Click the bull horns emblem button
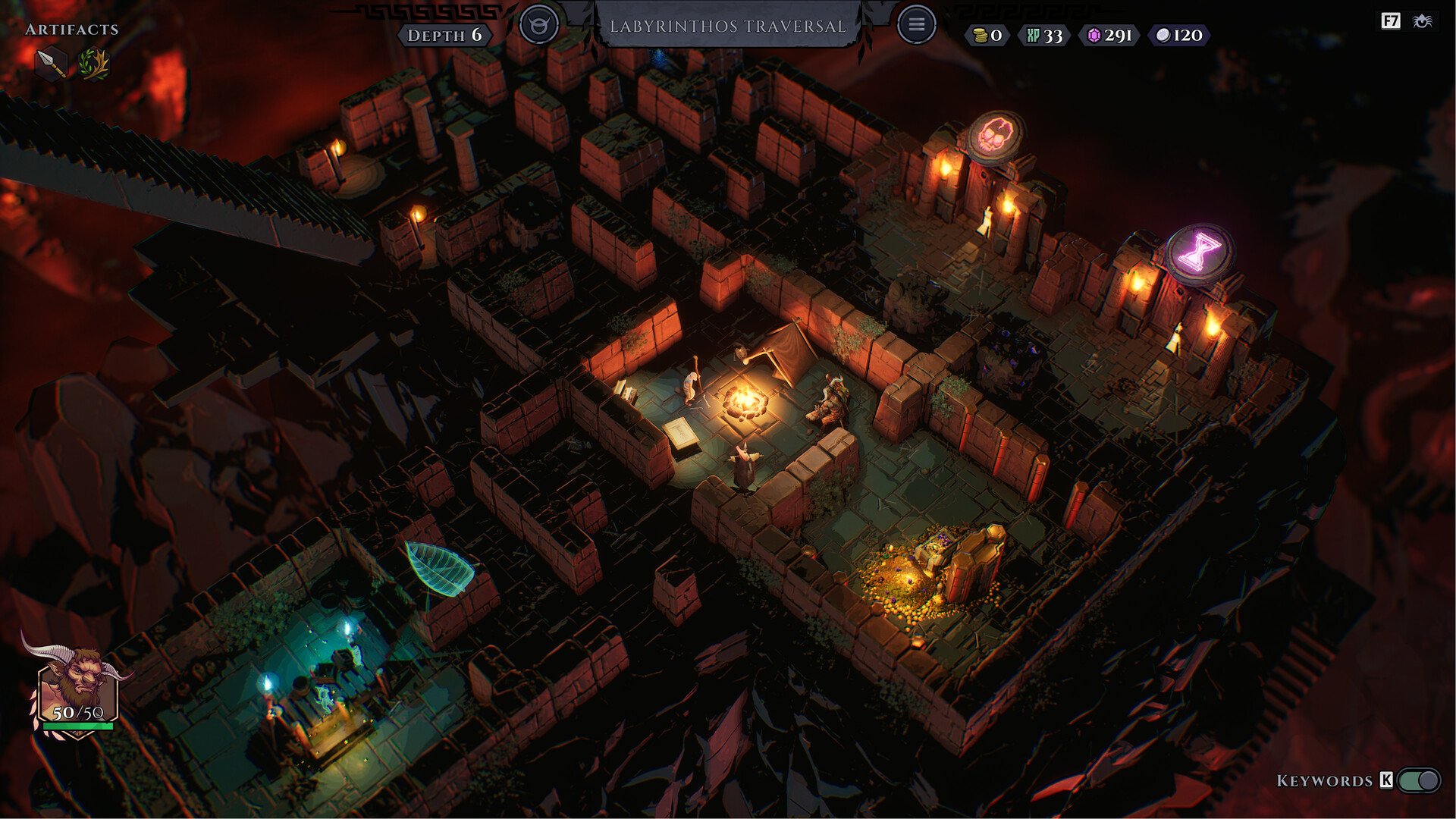The height and width of the screenshot is (819, 1456). click(x=539, y=25)
